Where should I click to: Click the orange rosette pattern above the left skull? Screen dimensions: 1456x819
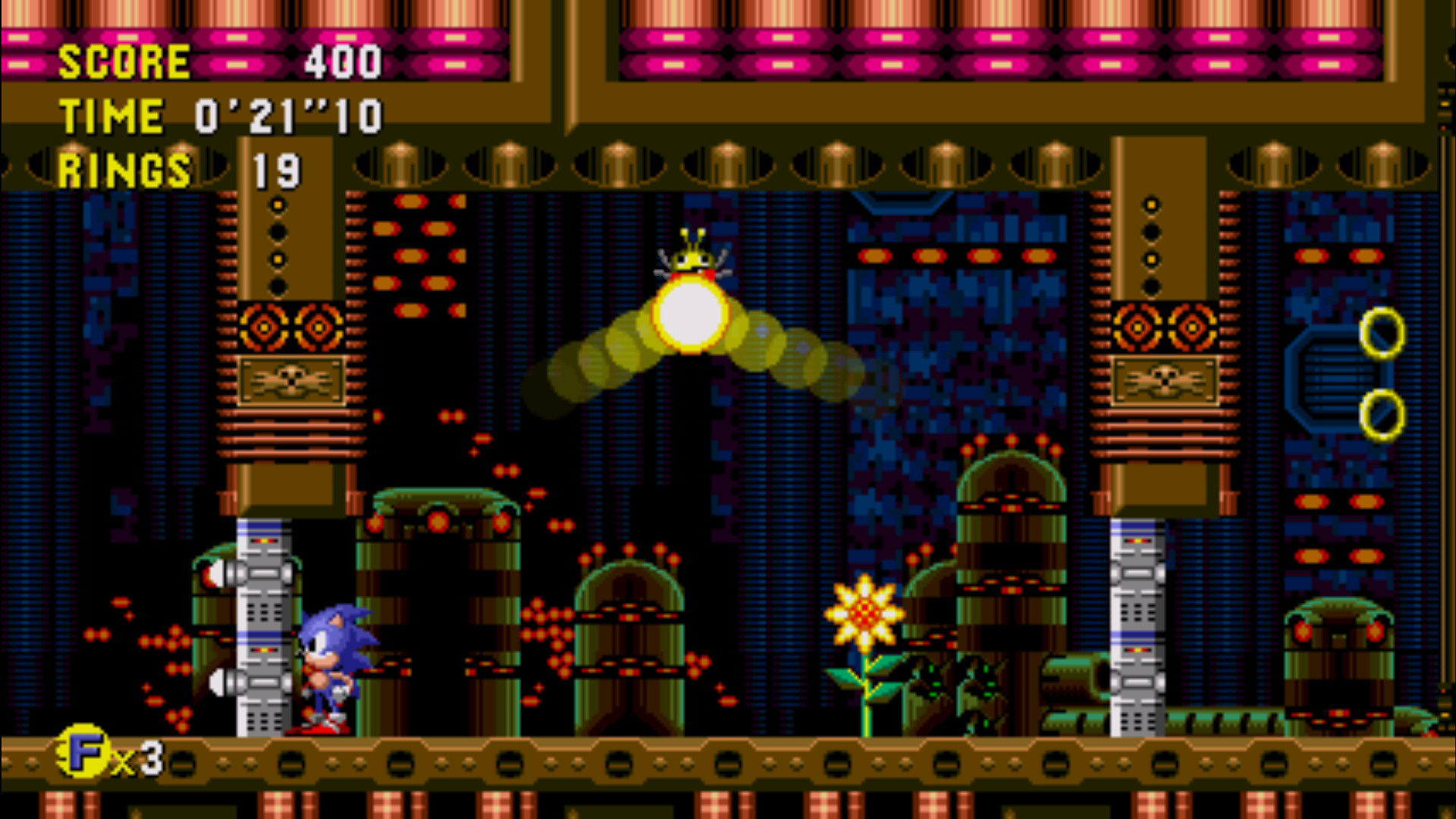coord(292,326)
